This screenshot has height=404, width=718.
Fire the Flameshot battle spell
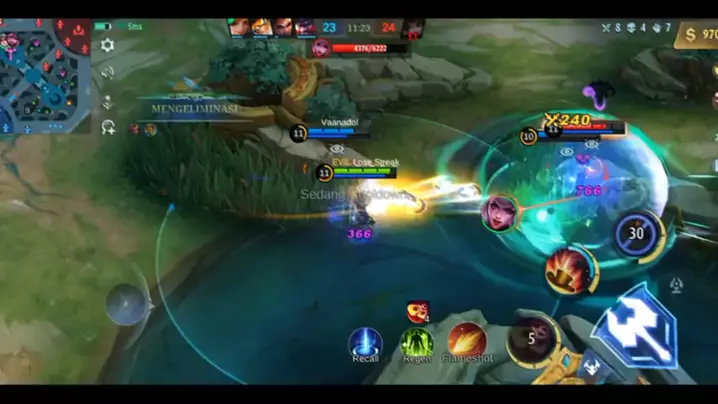467,341
